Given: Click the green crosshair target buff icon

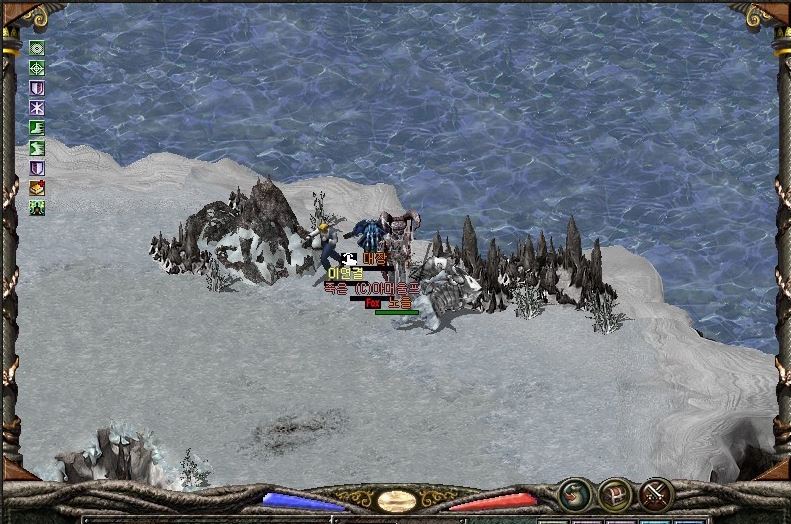Looking at the screenshot, I should (x=38, y=68).
